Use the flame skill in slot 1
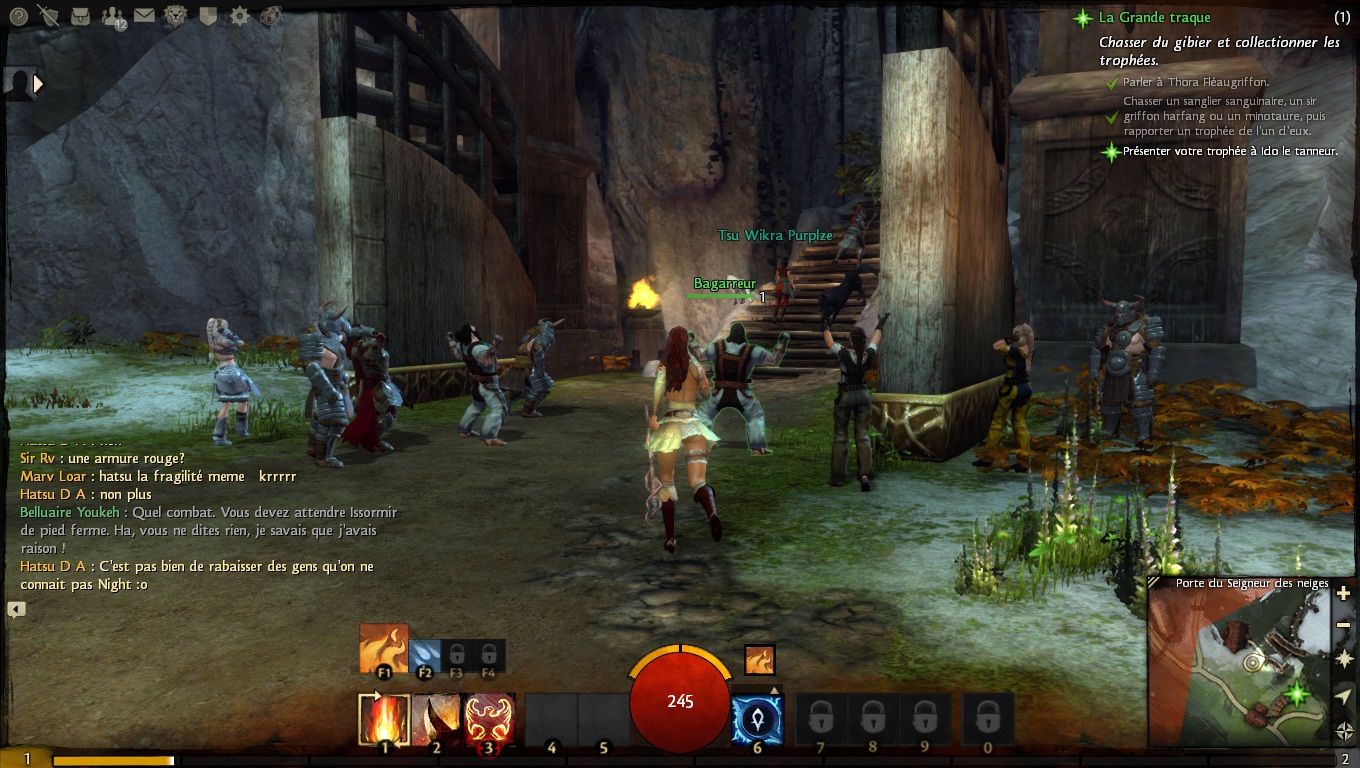This screenshot has height=768, width=1360. (384, 720)
